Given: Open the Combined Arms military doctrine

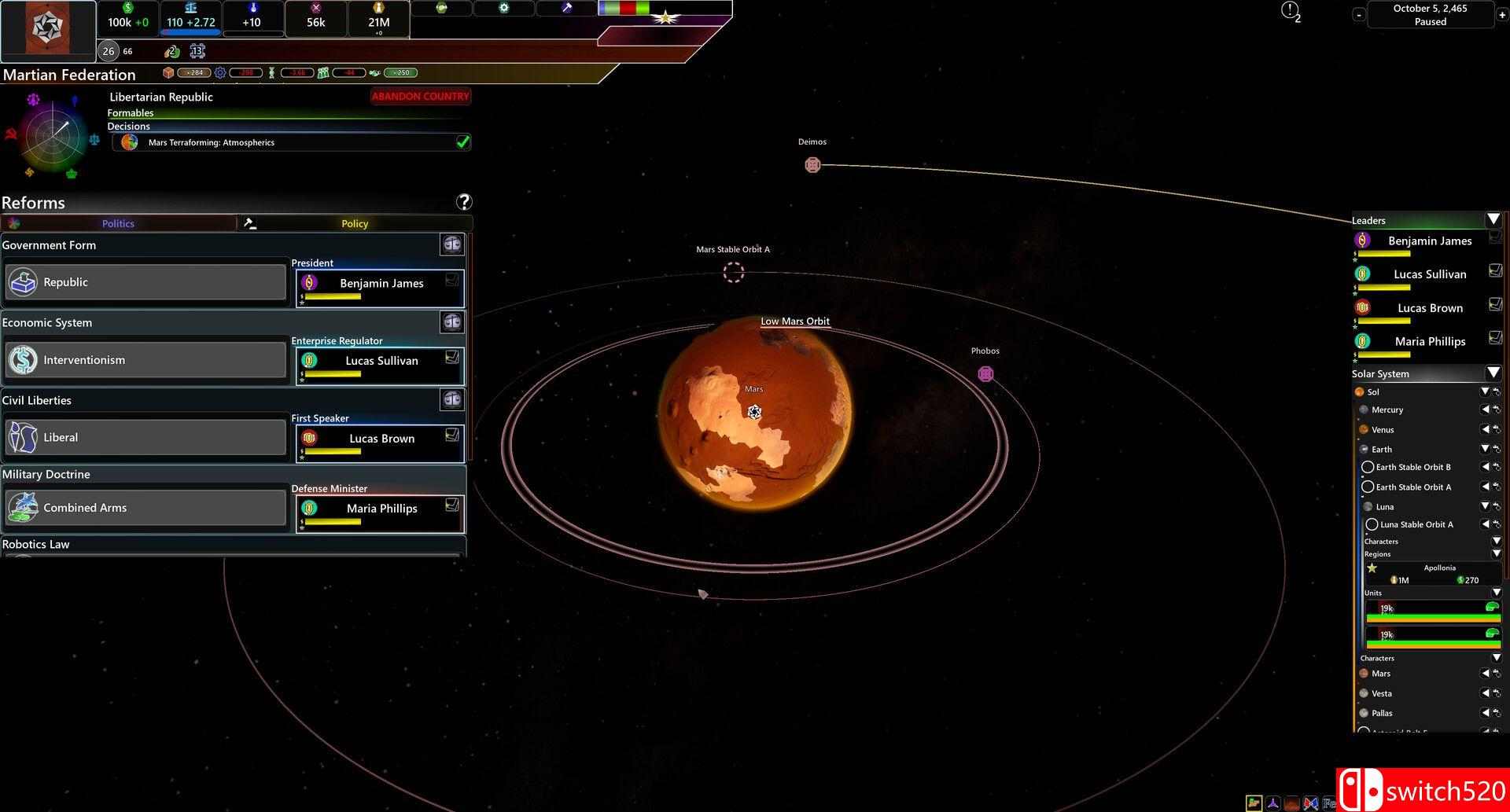Looking at the screenshot, I should pyautogui.click(x=145, y=508).
